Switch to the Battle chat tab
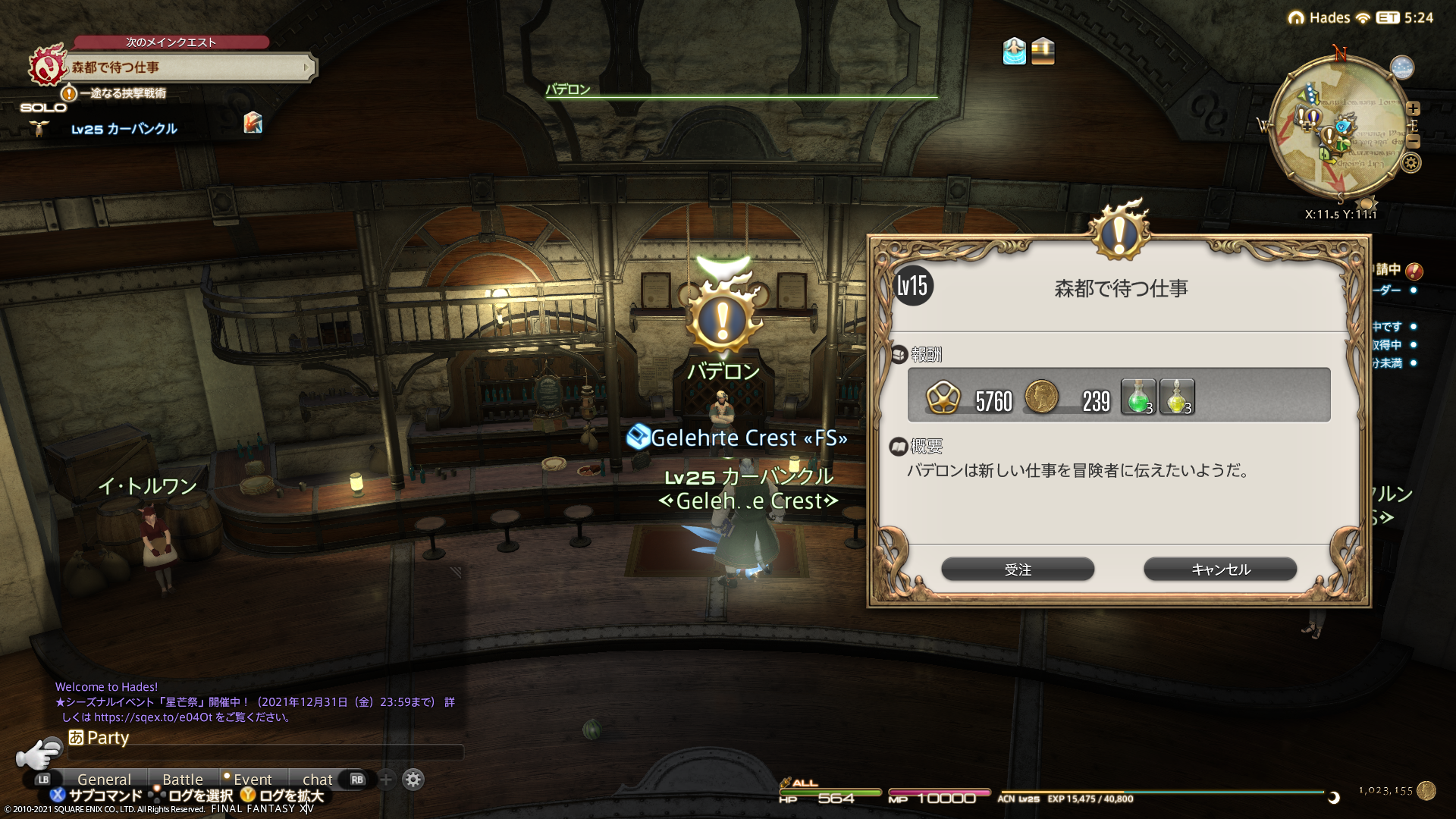The image size is (1456, 819). (x=183, y=780)
